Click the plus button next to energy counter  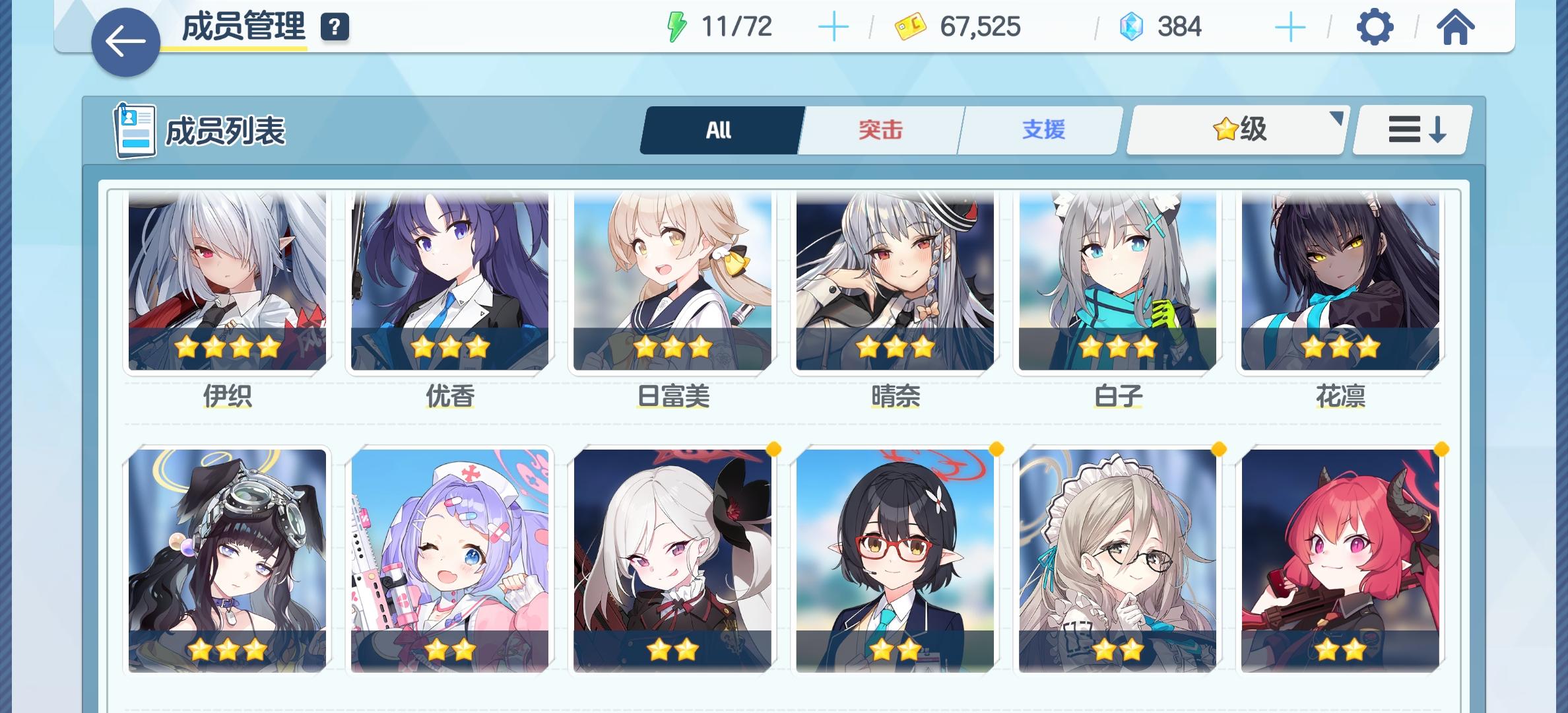834,26
